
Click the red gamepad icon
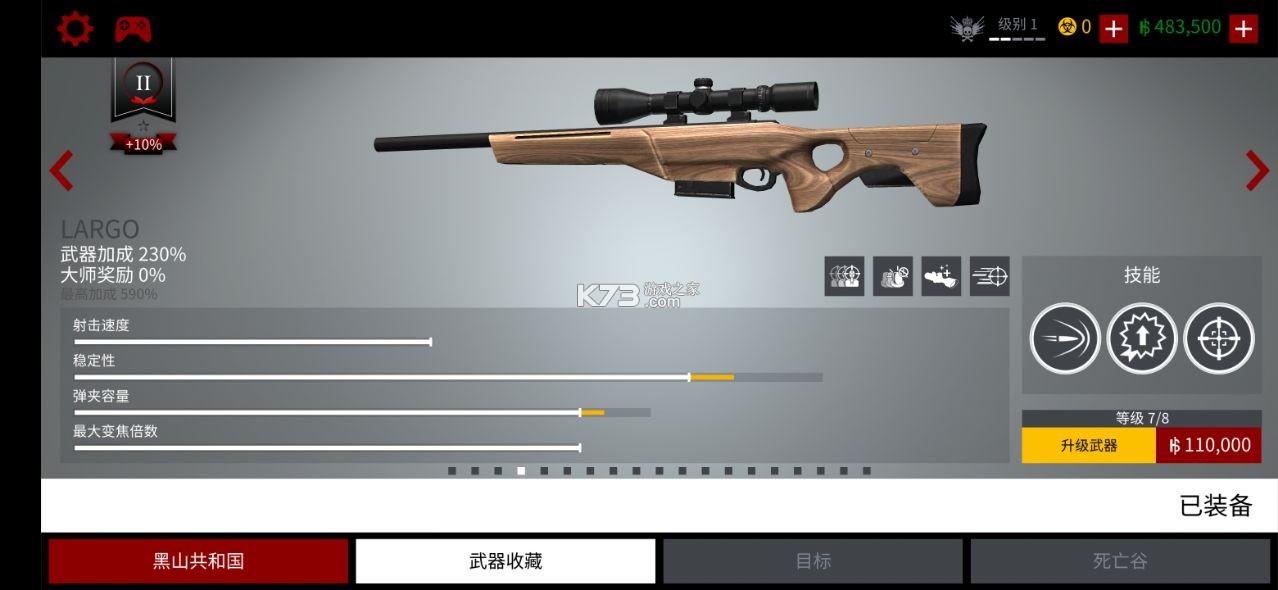[x=132, y=28]
